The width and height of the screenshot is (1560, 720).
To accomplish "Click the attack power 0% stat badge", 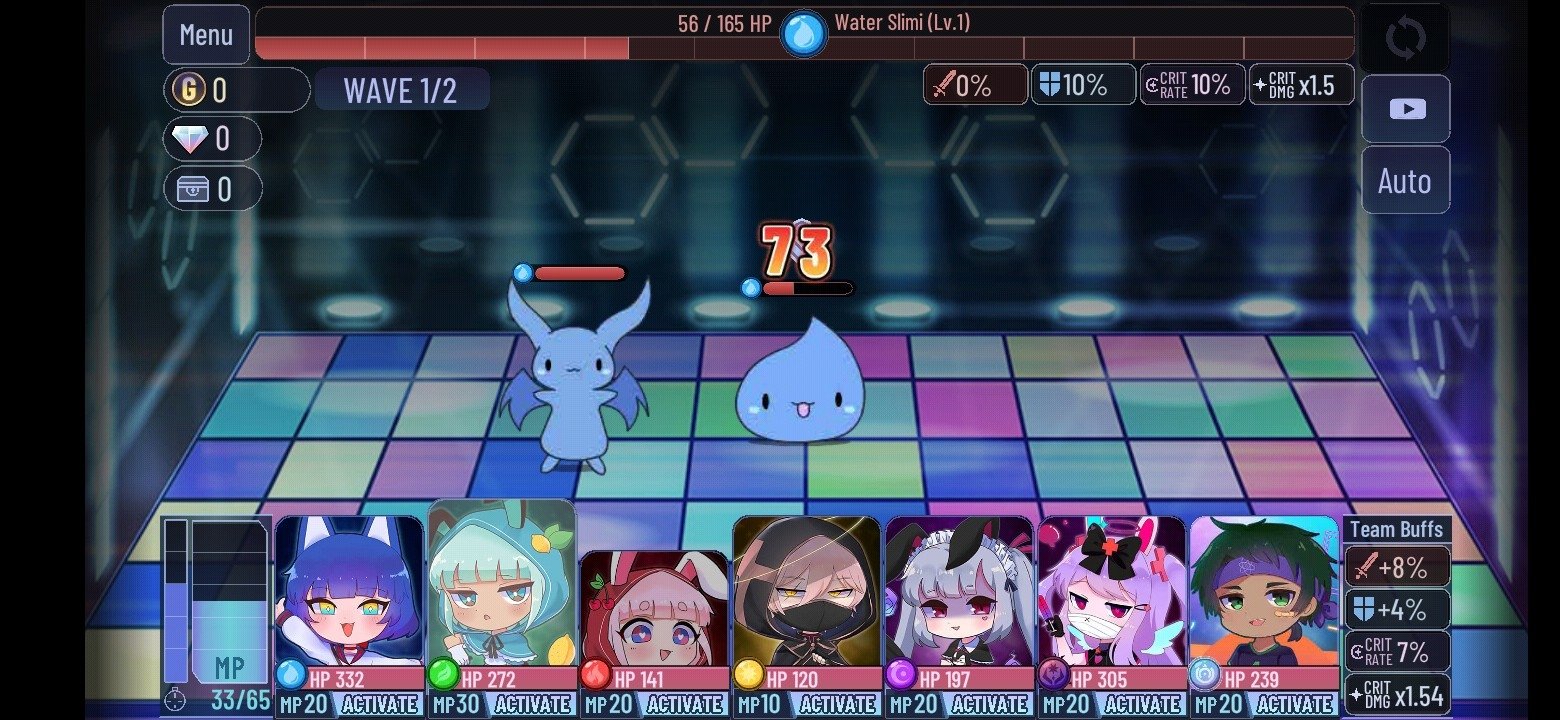I will pyautogui.click(x=975, y=84).
